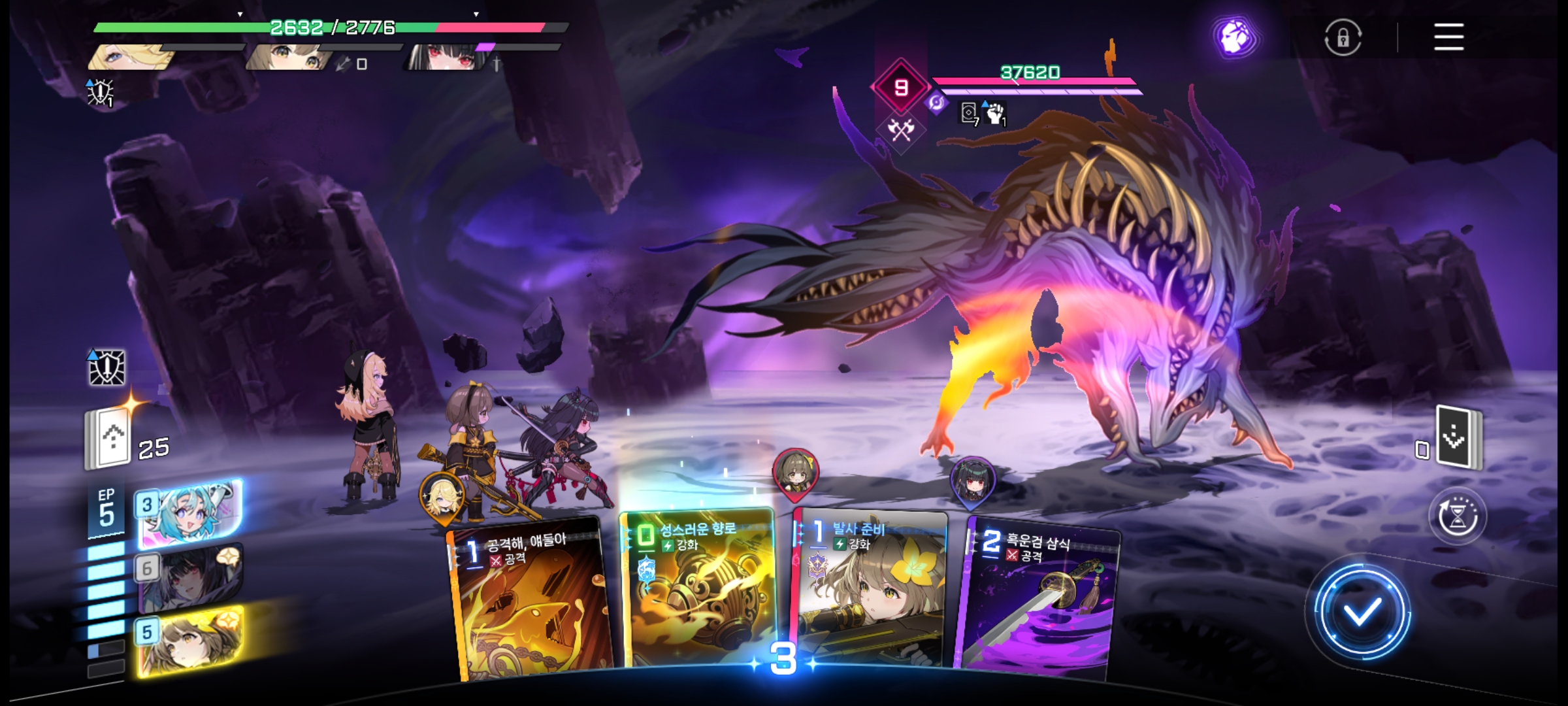Play the 흑운검 삼식 sword card

(1039, 598)
